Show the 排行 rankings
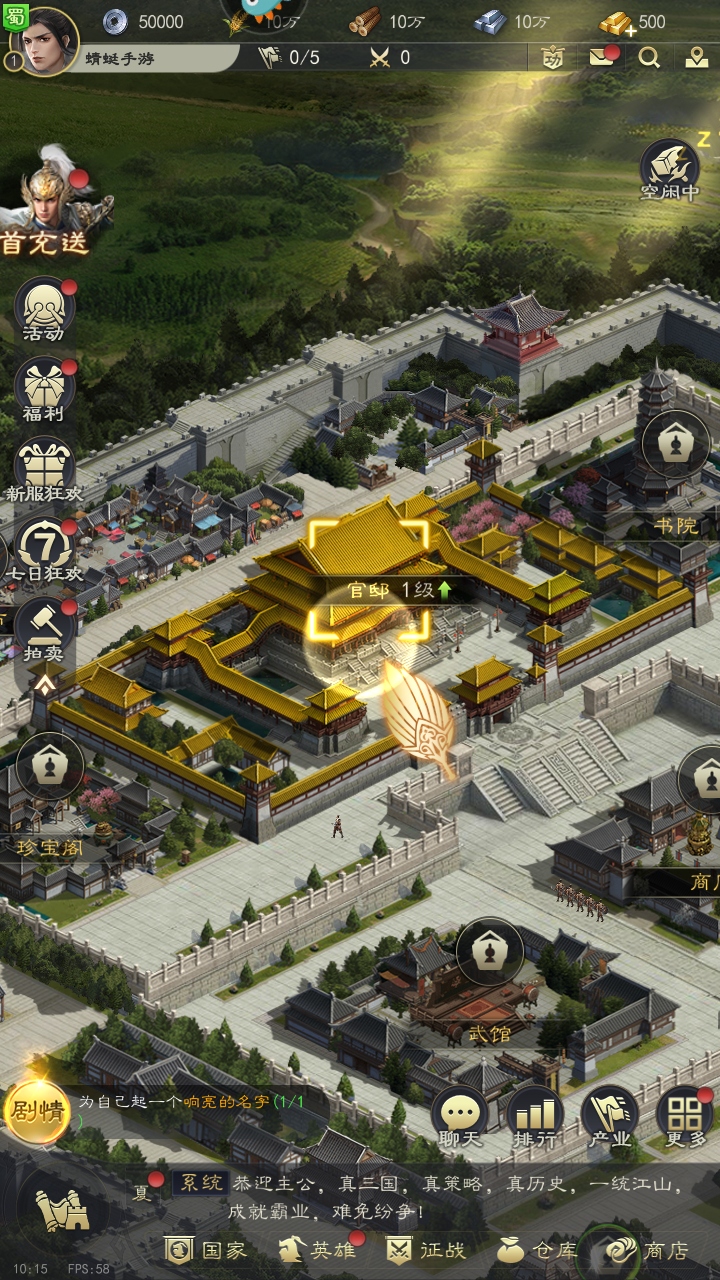 (x=534, y=1117)
